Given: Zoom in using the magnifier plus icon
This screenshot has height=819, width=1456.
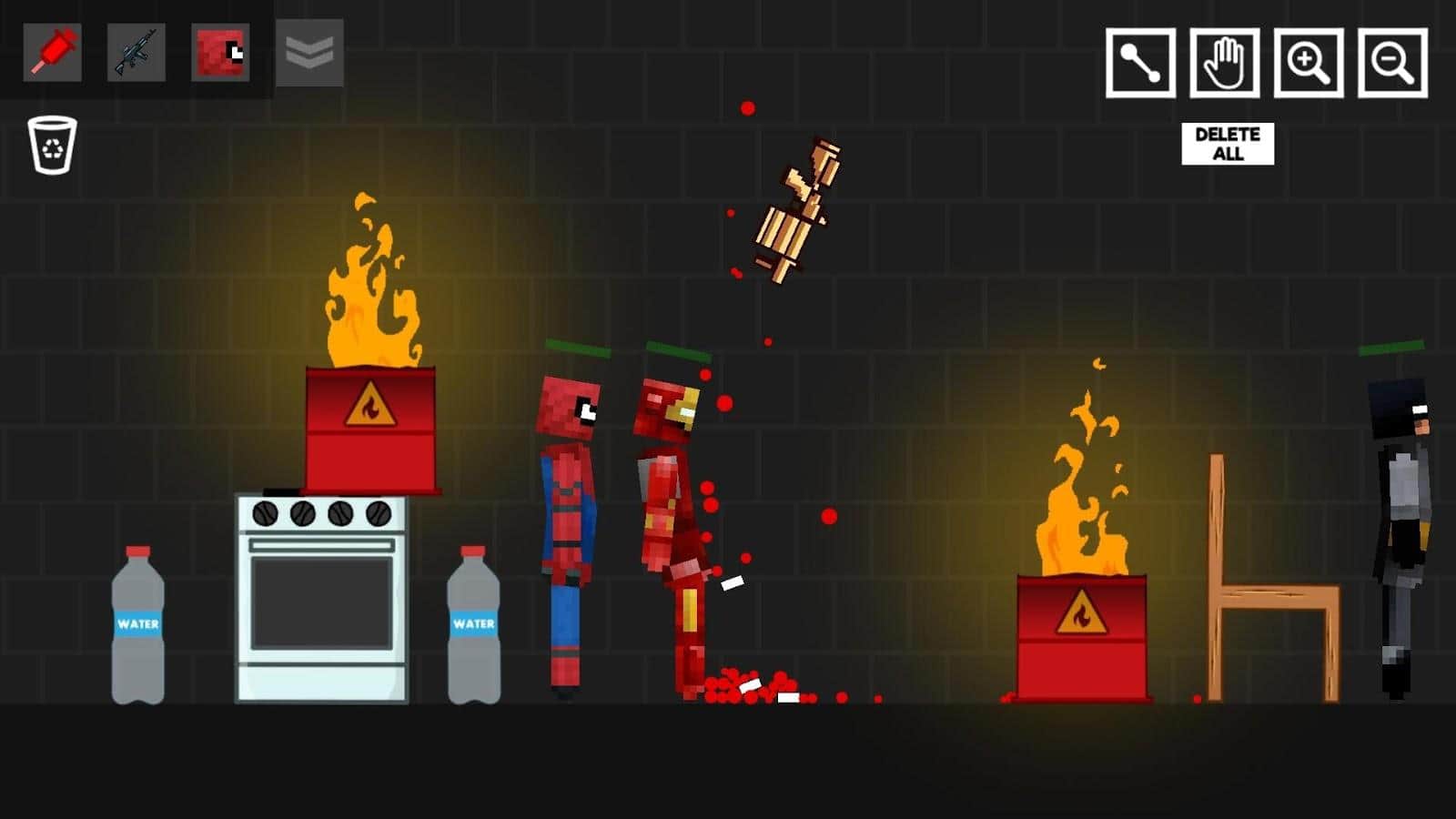Looking at the screenshot, I should point(1308,62).
